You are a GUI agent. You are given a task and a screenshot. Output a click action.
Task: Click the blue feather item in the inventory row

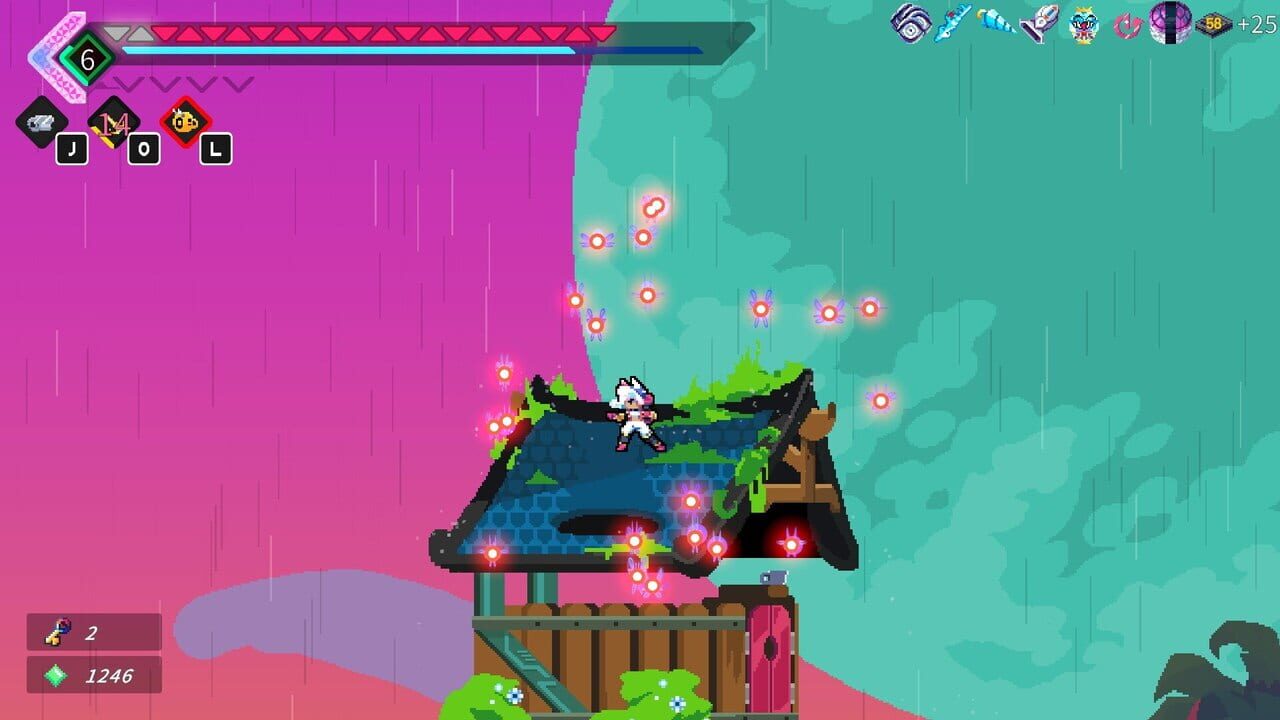click(x=950, y=23)
